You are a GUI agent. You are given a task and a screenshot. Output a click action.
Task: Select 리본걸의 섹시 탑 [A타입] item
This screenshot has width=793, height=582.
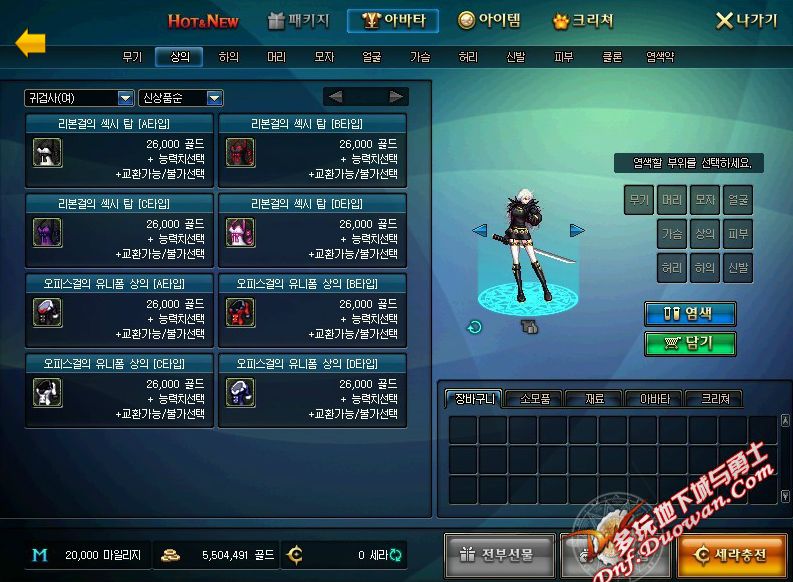[x=119, y=150]
